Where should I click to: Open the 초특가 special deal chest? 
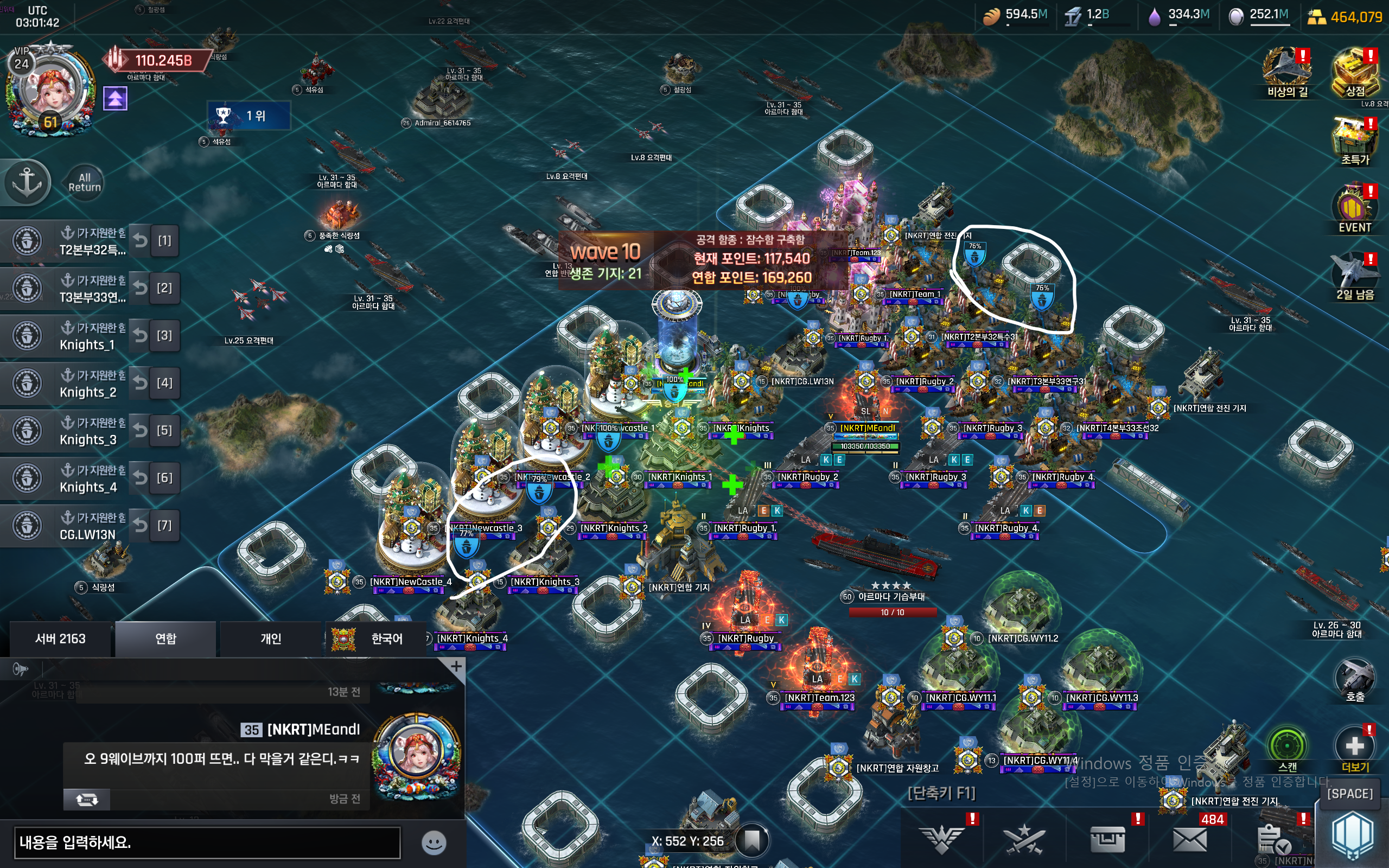point(1355,141)
